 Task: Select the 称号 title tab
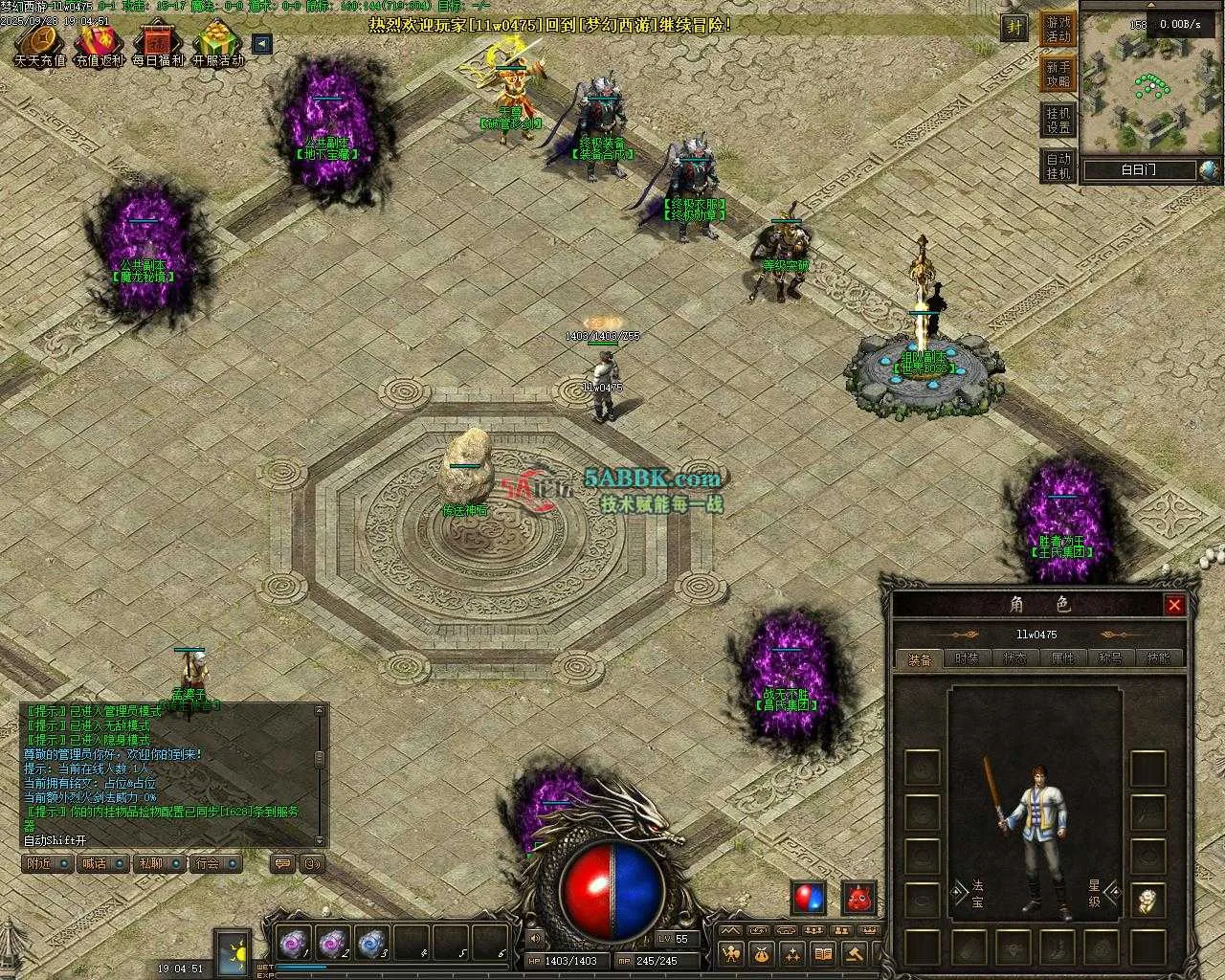coord(1111,658)
